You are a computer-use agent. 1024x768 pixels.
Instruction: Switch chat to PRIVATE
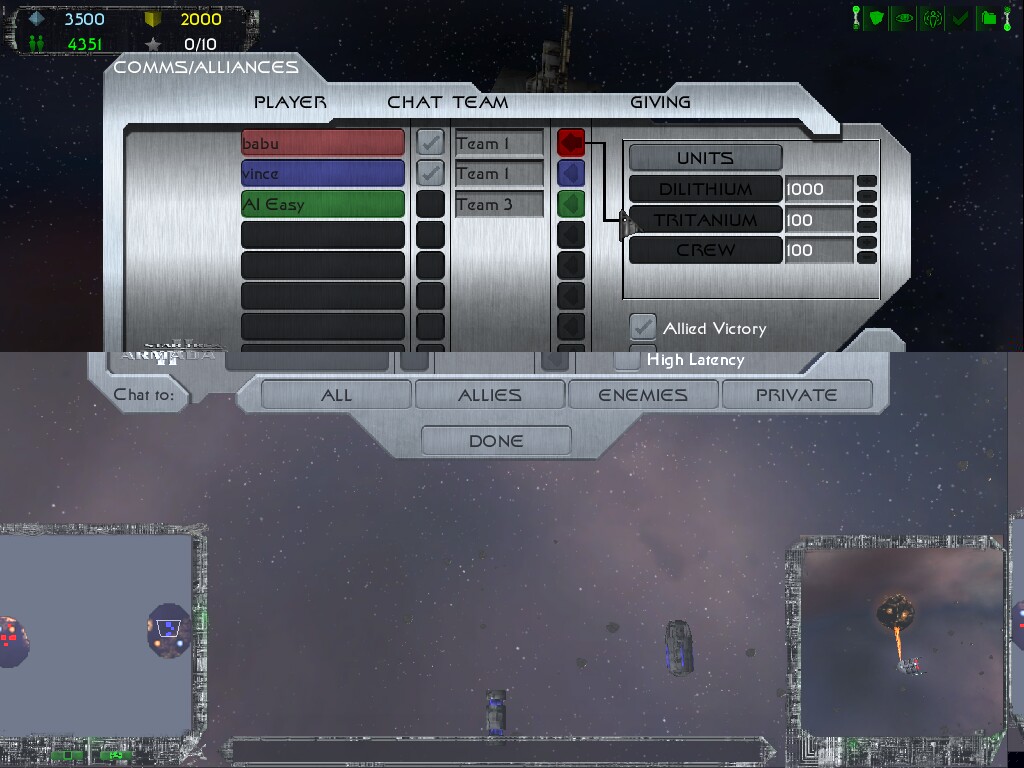pyautogui.click(x=796, y=395)
